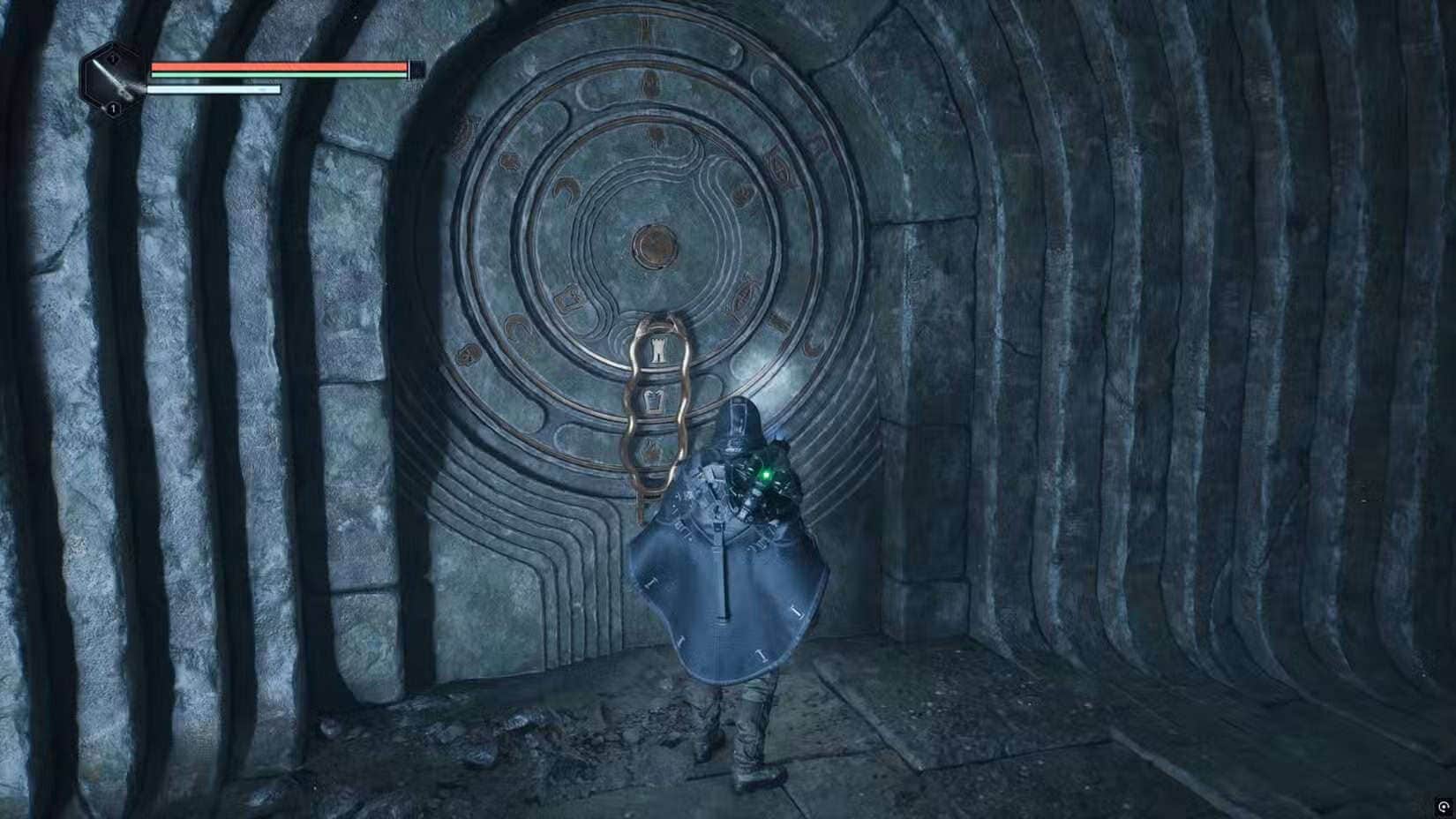The width and height of the screenshot is (1456, 819).
Task: Click the glowing green lens on the character's mask
Action: tap(765, 473)
